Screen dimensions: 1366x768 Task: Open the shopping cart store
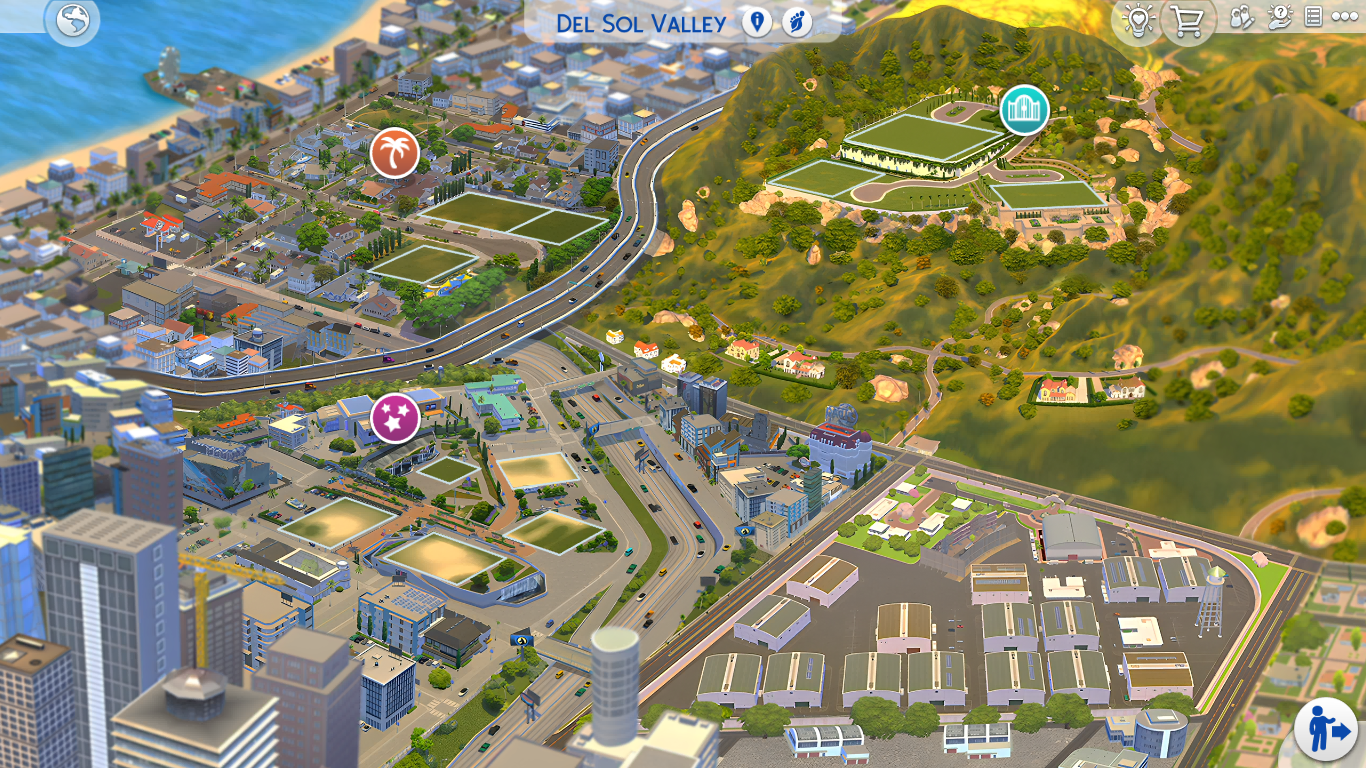coord(1187,21)
